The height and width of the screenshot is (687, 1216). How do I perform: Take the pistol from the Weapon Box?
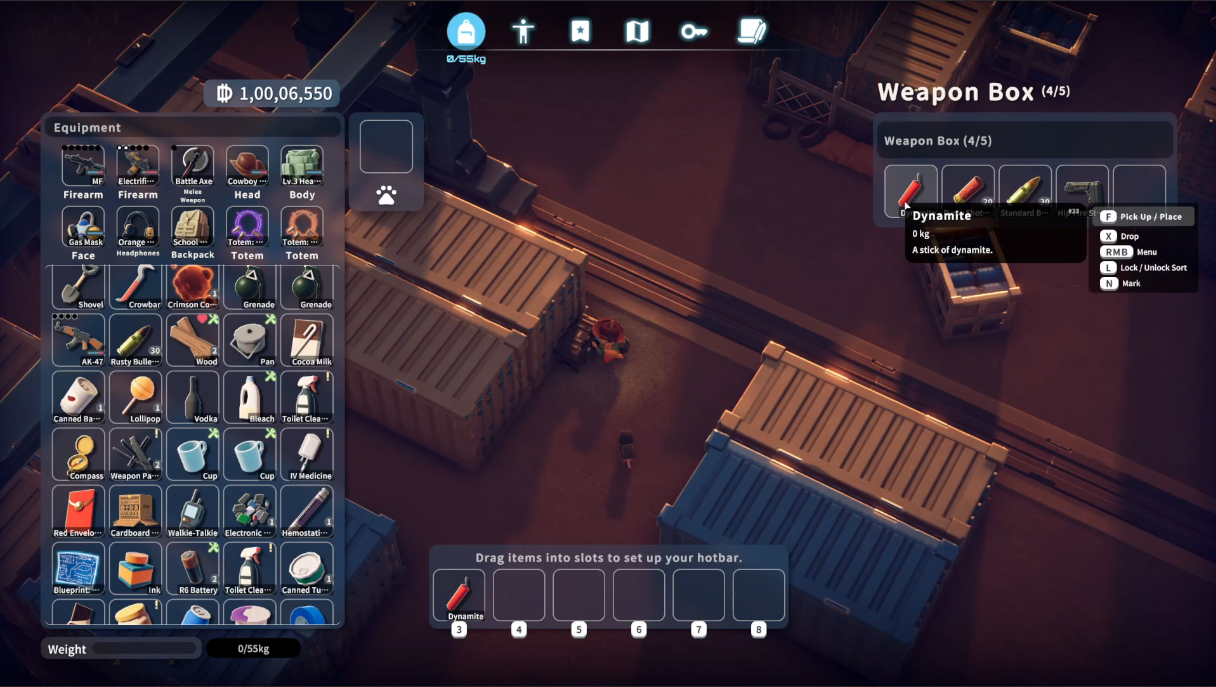tap(1082, 190)
